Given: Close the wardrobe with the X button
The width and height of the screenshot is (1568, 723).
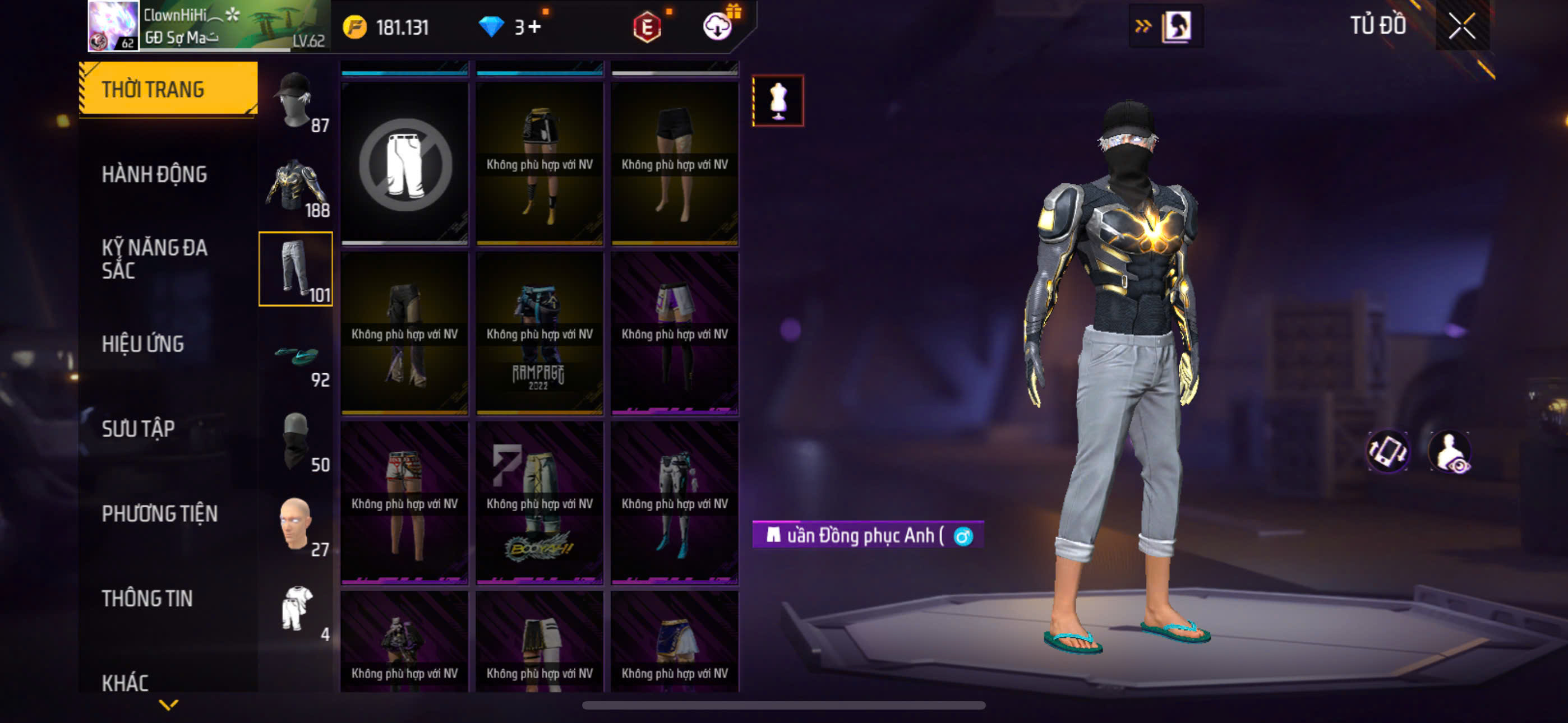Looking at the screenshot, I should (1461, 26).
